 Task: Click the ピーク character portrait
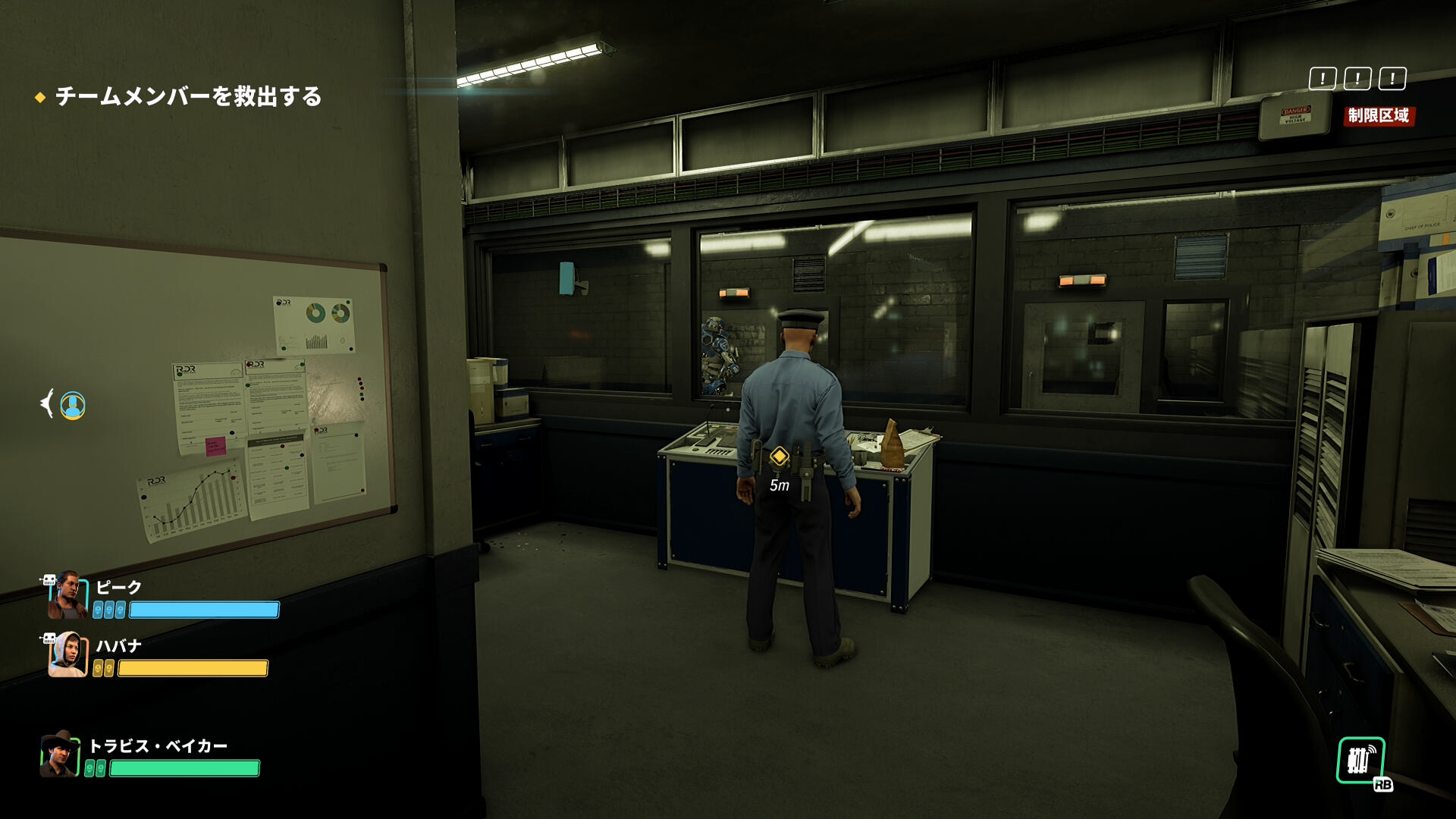67,595
